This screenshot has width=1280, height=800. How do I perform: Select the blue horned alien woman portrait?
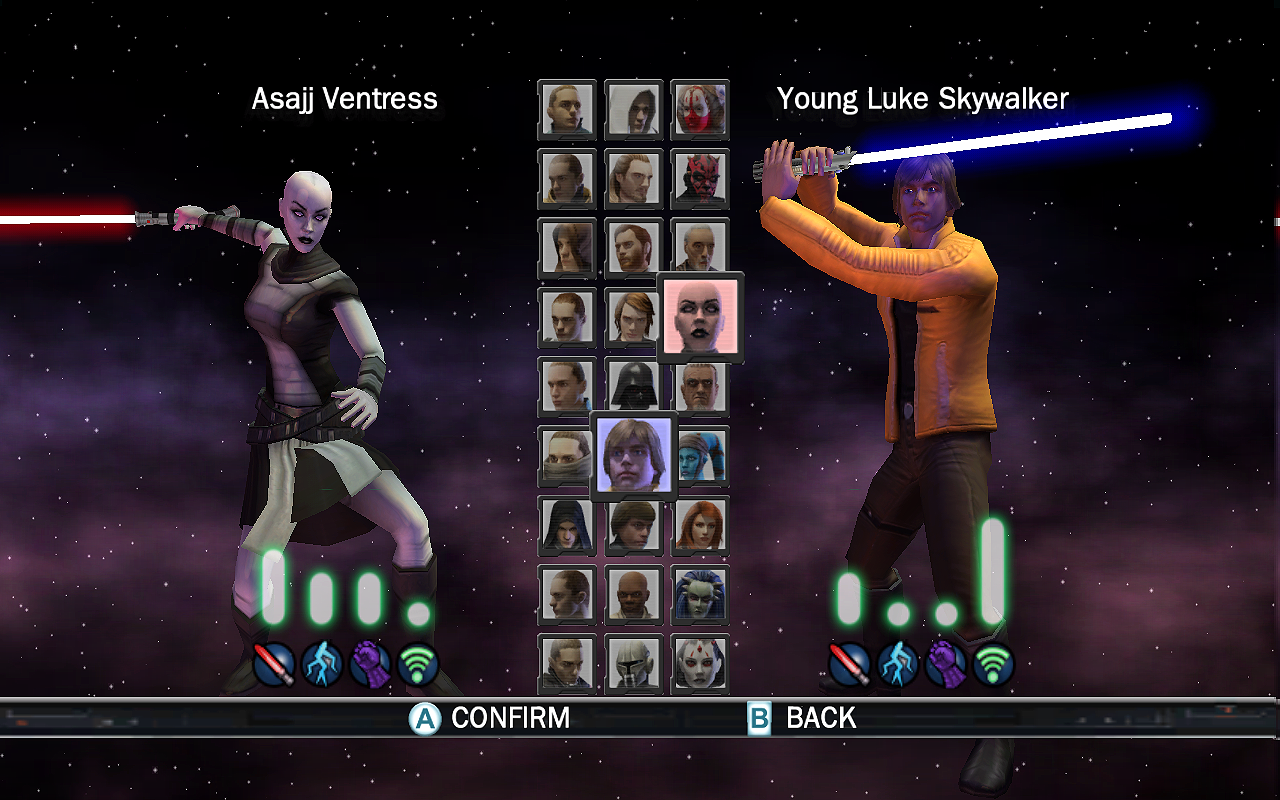click(x=700, y=594)
